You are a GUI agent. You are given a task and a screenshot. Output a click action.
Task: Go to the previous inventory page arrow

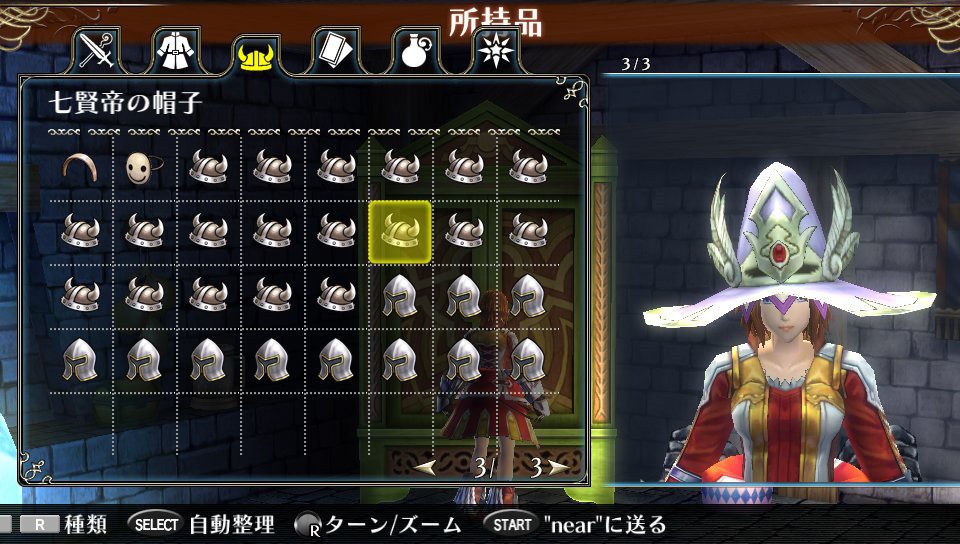425,467
